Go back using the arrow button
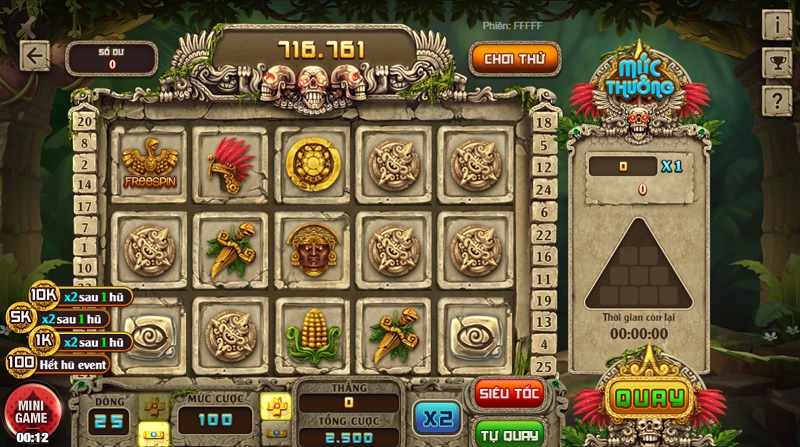The height and width of the screenshot is (447, 800). coord(35,56)
